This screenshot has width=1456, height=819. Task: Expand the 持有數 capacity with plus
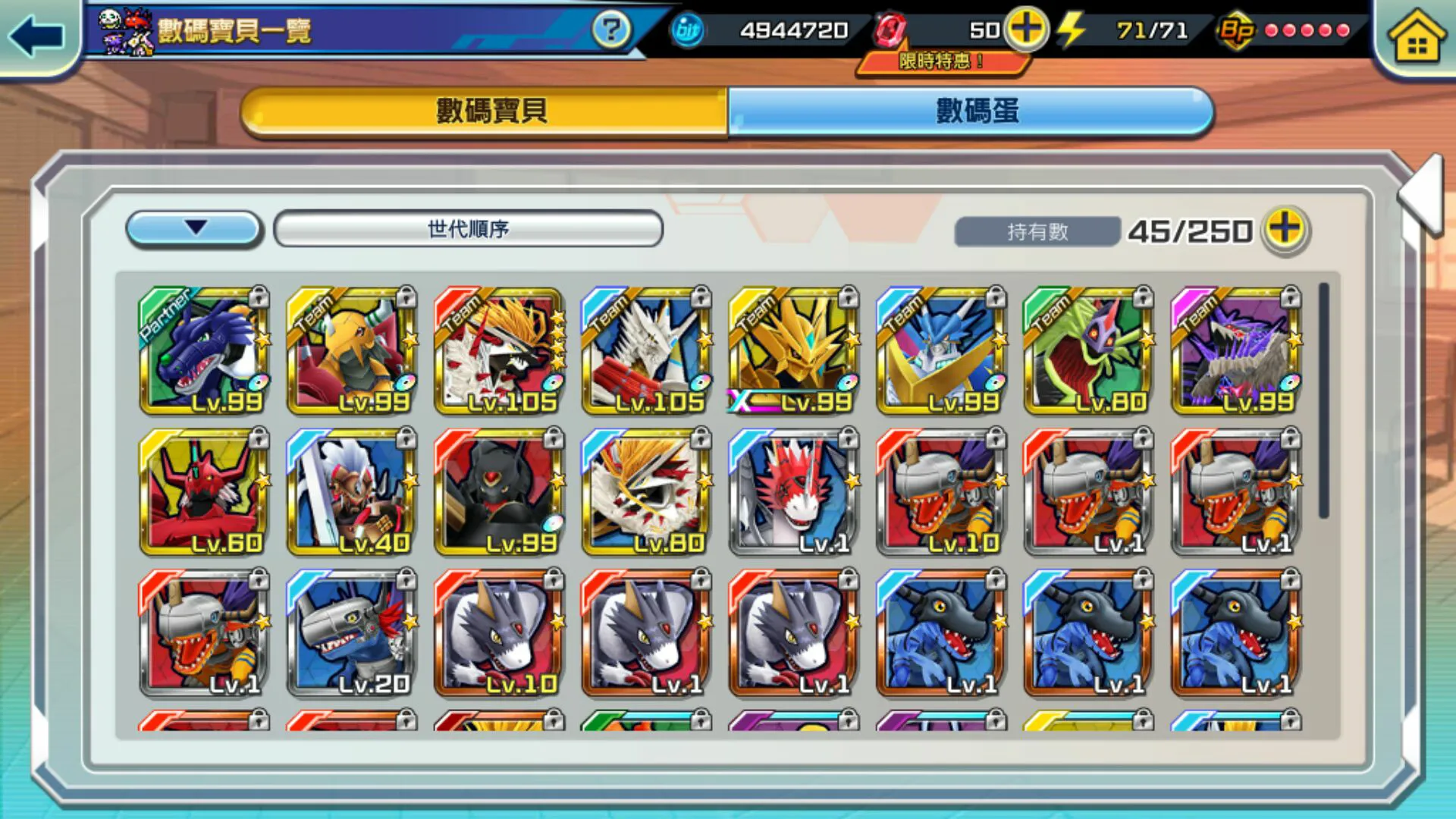[x=1285, y=230]
